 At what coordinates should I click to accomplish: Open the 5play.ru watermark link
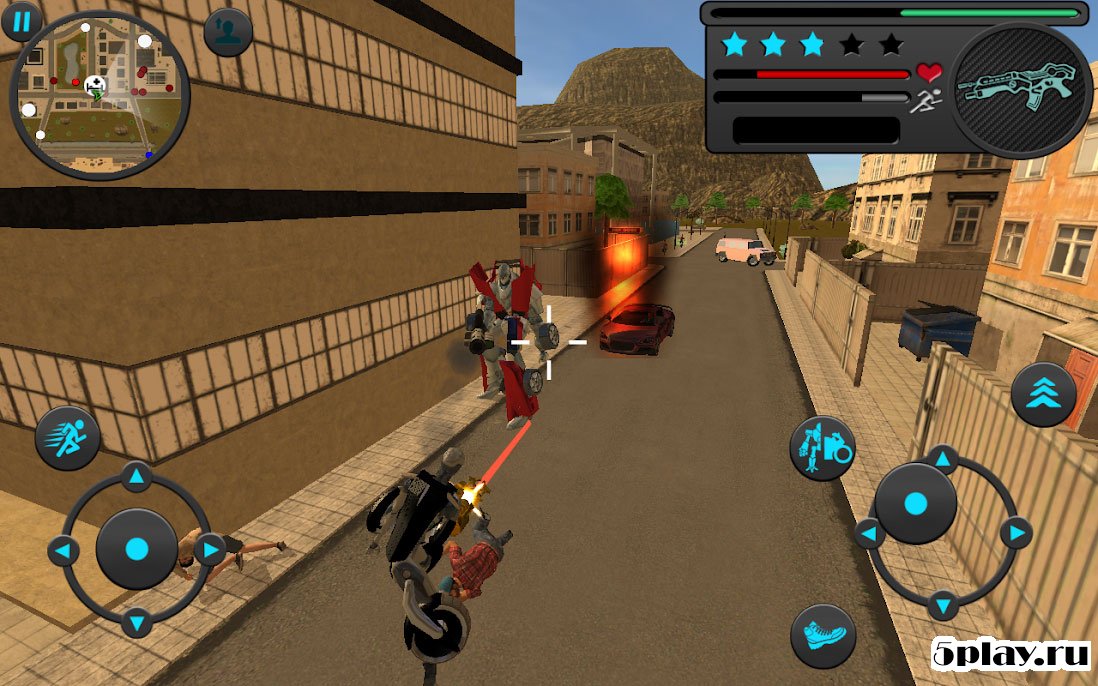(x=1010, y=654)
